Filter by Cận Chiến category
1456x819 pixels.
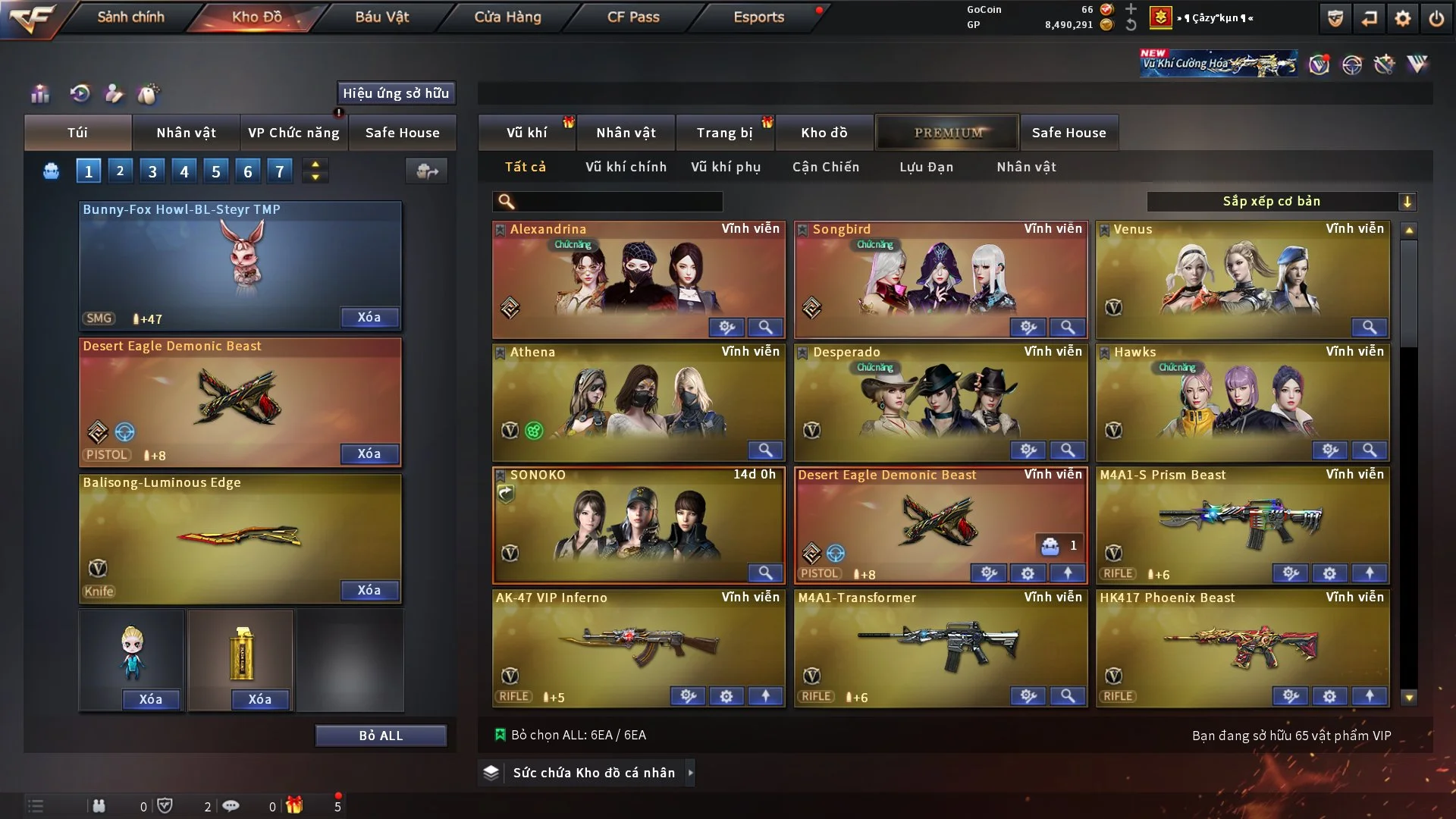pos(826,167)
